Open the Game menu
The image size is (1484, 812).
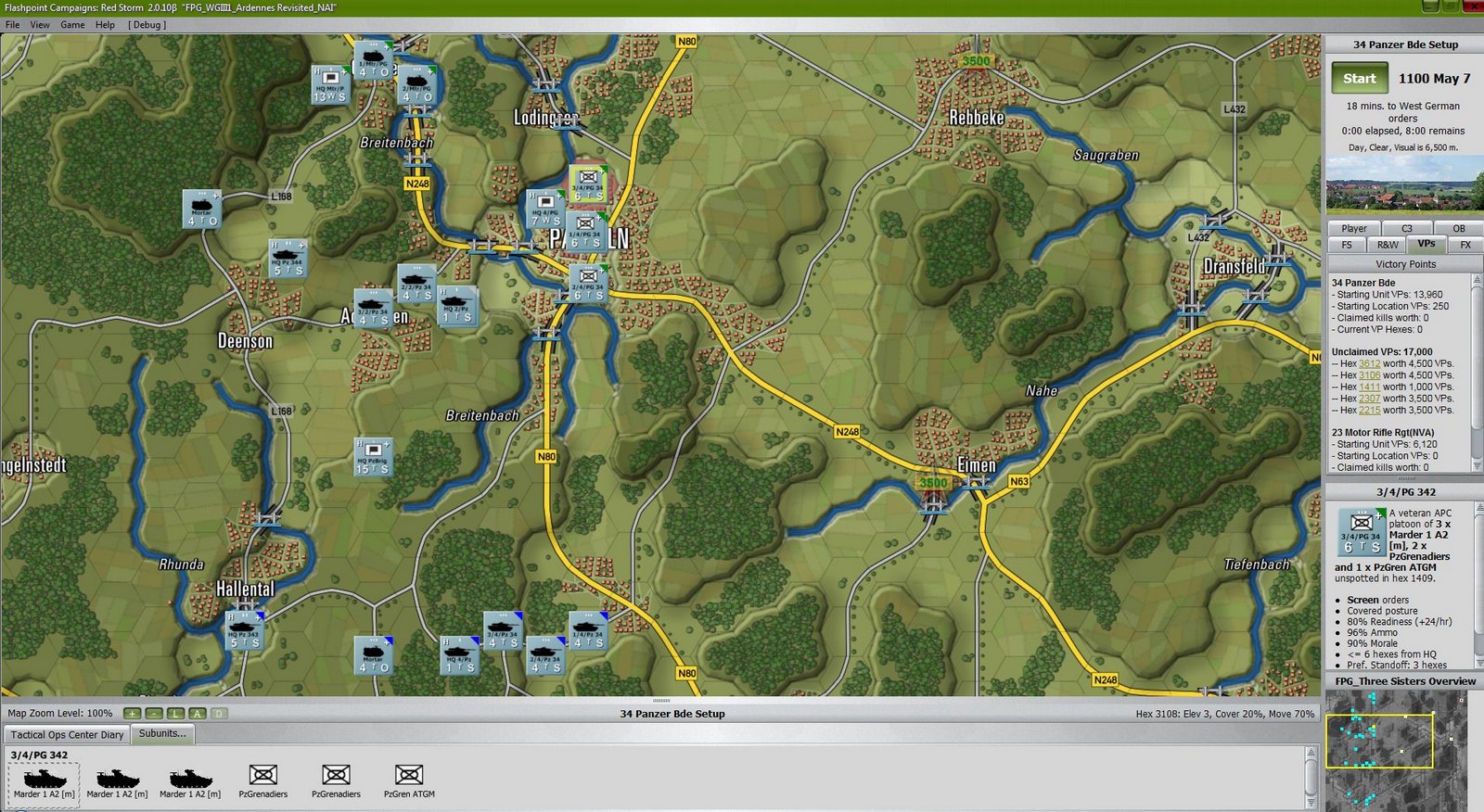pyautogui.click(x=71, y=24)
